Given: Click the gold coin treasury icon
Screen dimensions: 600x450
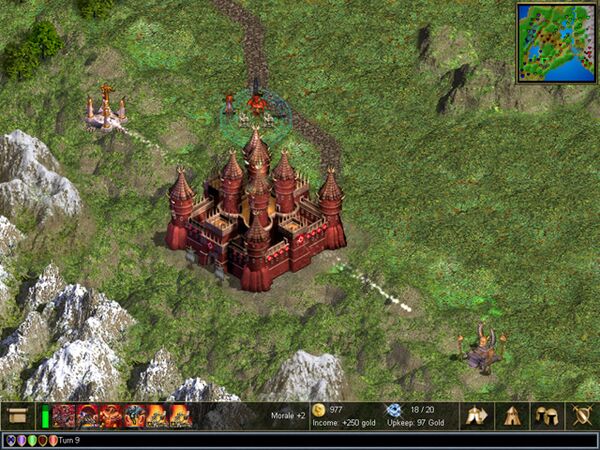Looking at the screenshot, I should pyautogui.click(x=318, y=410).
